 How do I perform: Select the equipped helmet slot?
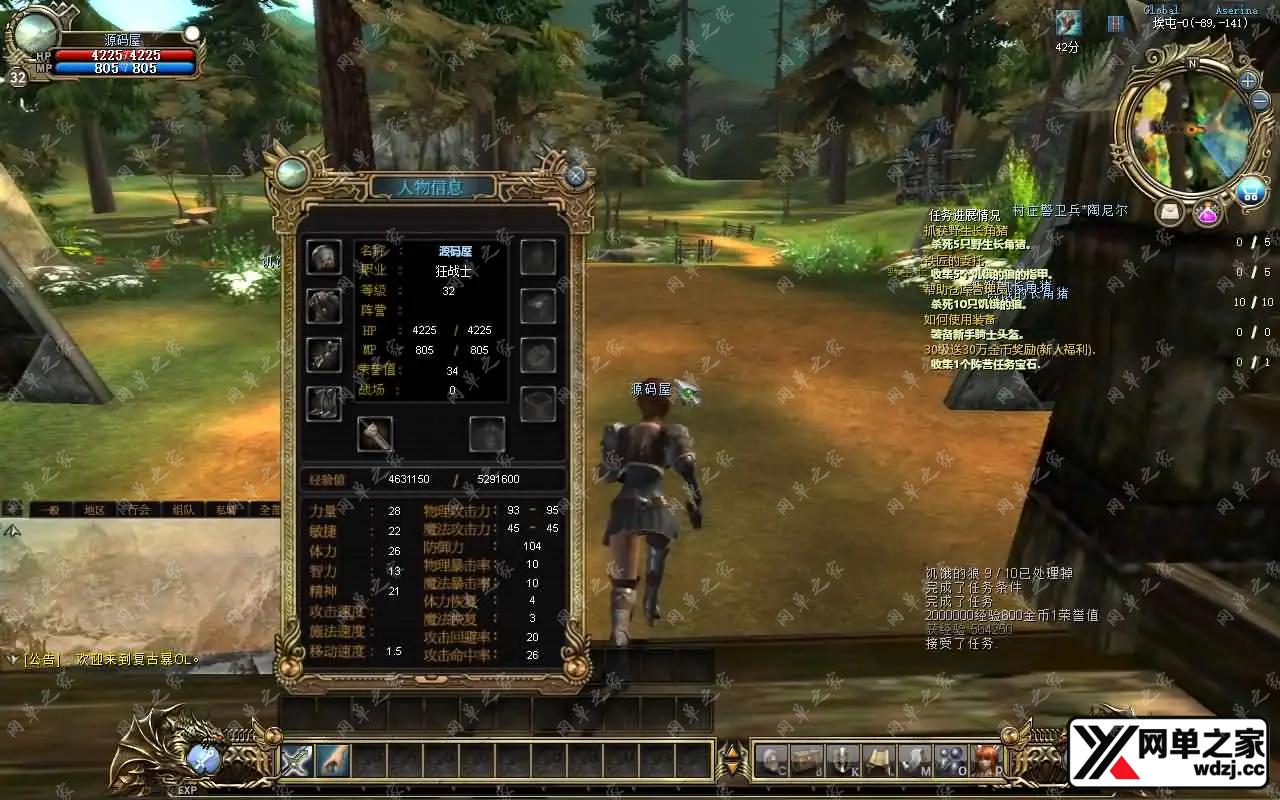[x=323, y=257]
